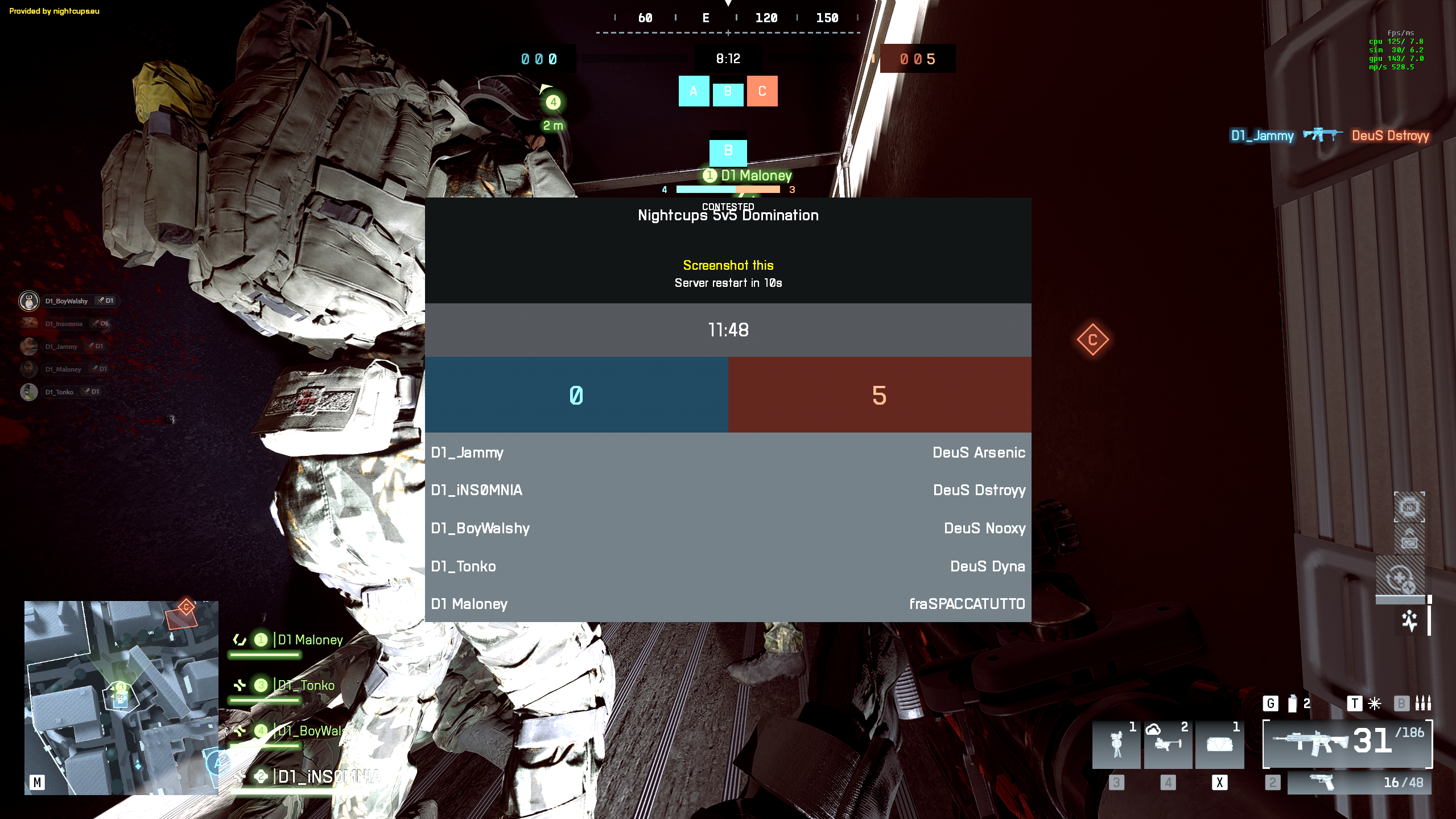The height and width of the screenshot is (819, 1456).
Task: Select DeuS Arsenic in the scoreboard list
Action: point(979,452)
